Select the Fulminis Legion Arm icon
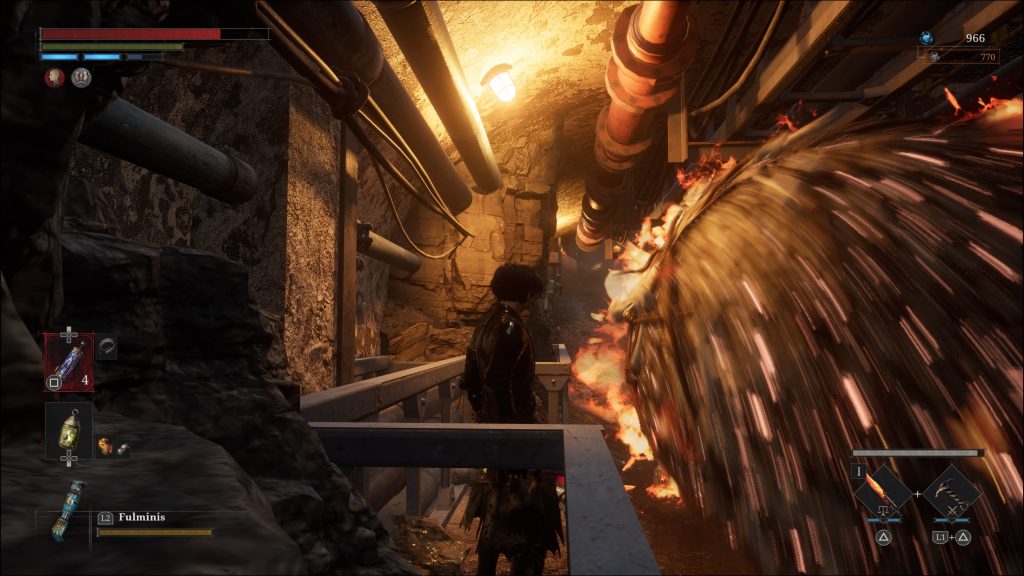Viewport: 1024px width, 576px height. 67,510
